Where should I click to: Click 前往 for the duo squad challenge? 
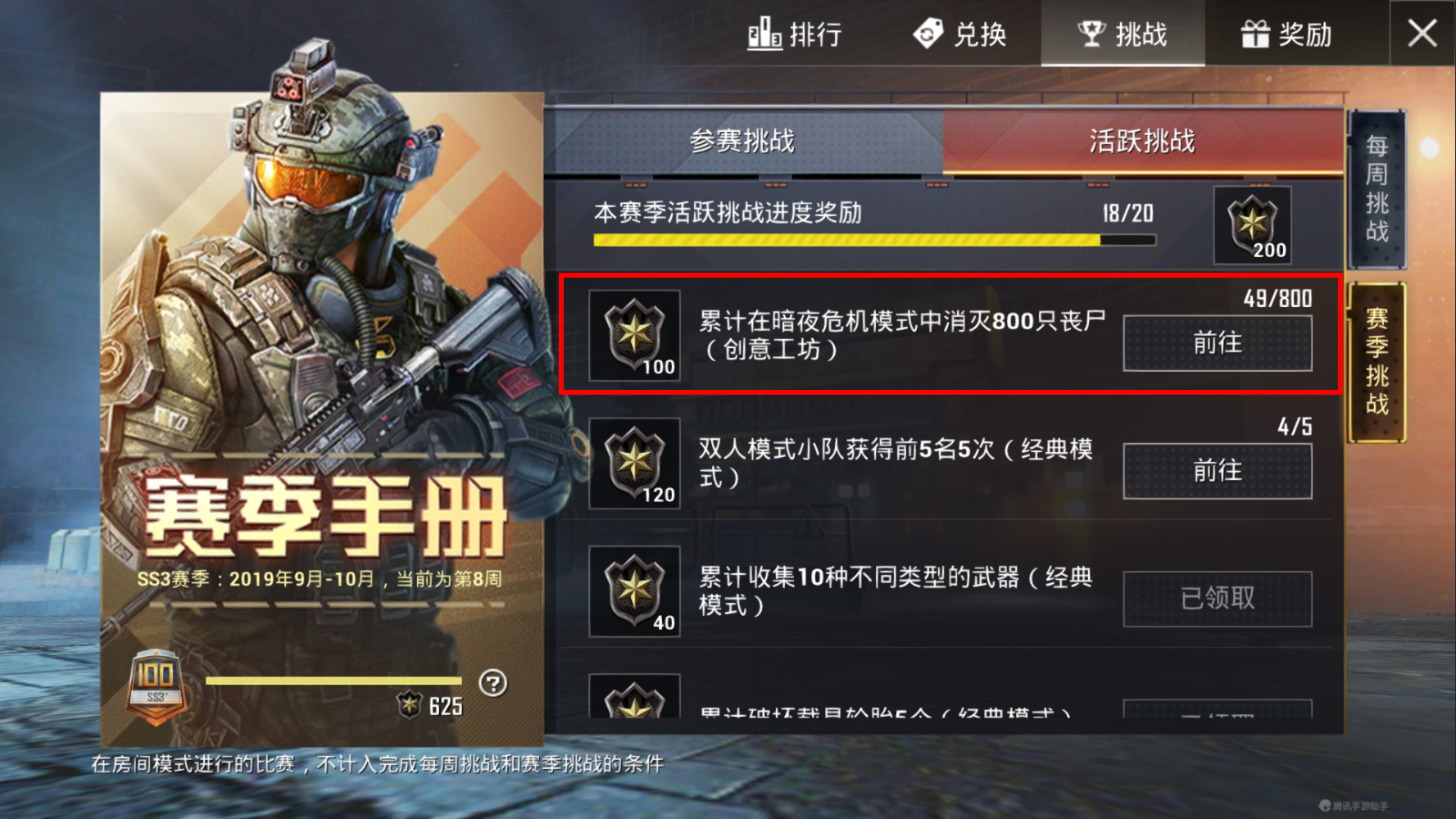(1218, 471)
